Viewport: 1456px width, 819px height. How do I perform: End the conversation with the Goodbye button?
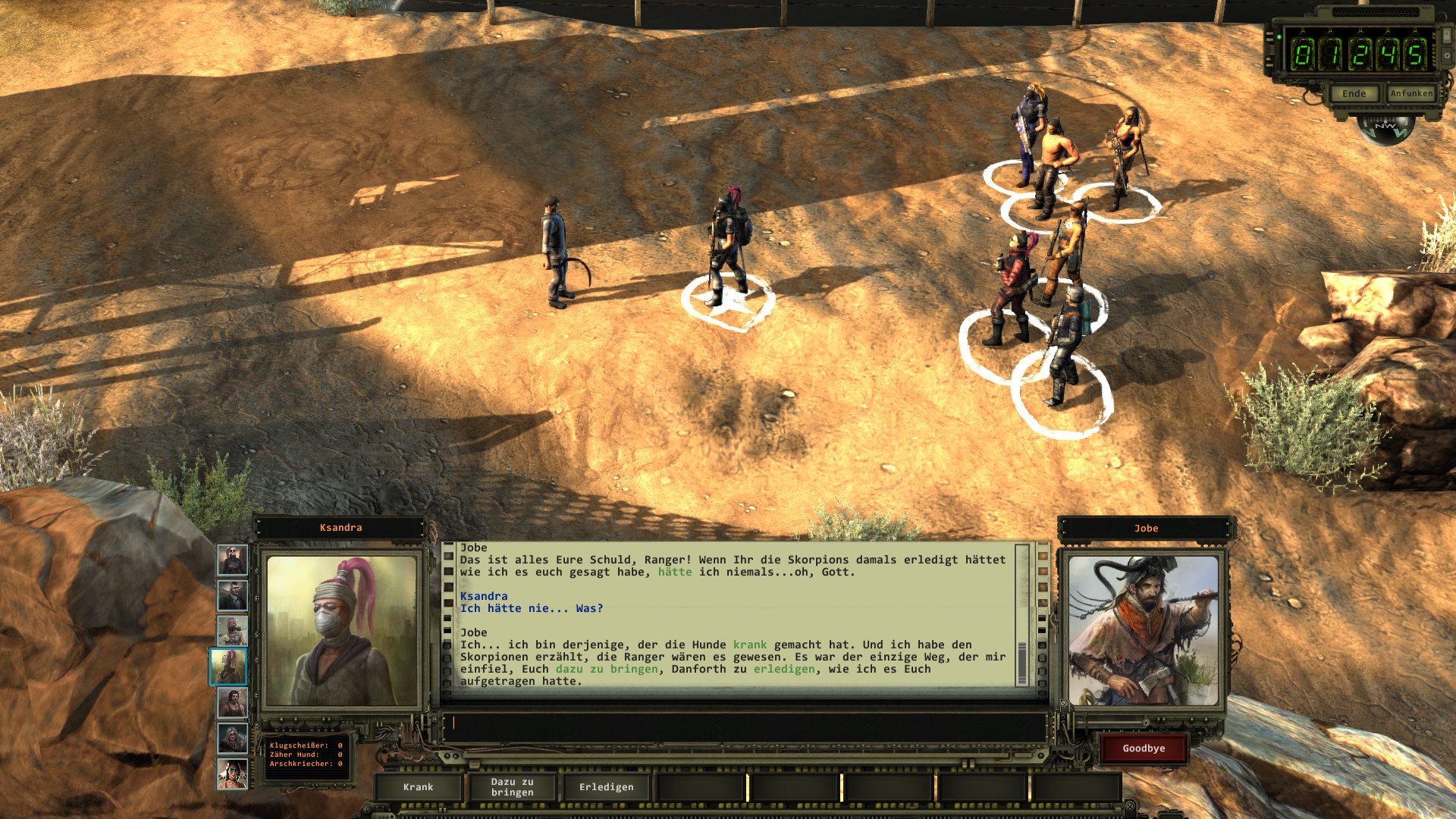click(1144, 748)
